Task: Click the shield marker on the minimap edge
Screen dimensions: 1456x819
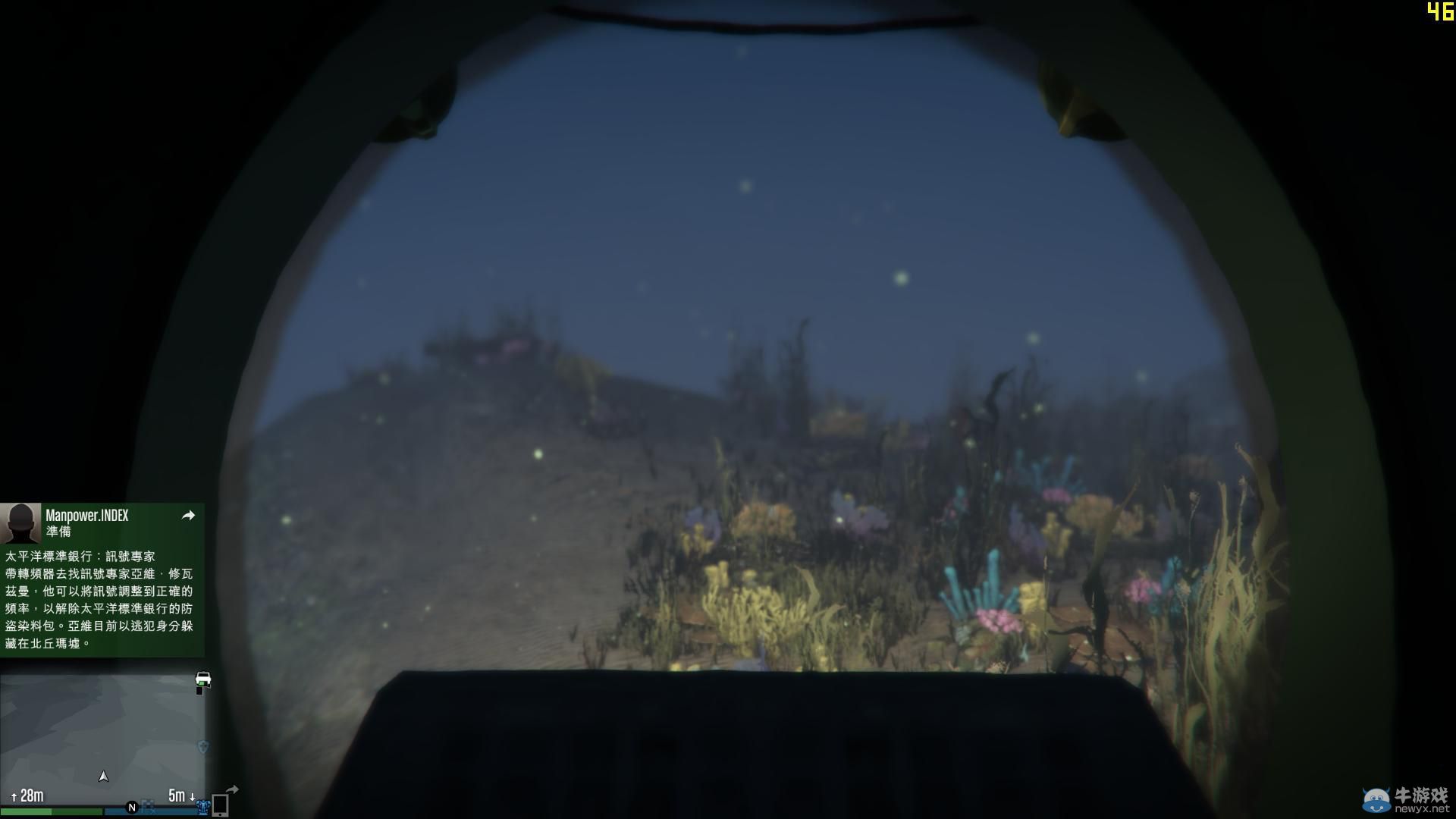Action: (x=202, y=745)
